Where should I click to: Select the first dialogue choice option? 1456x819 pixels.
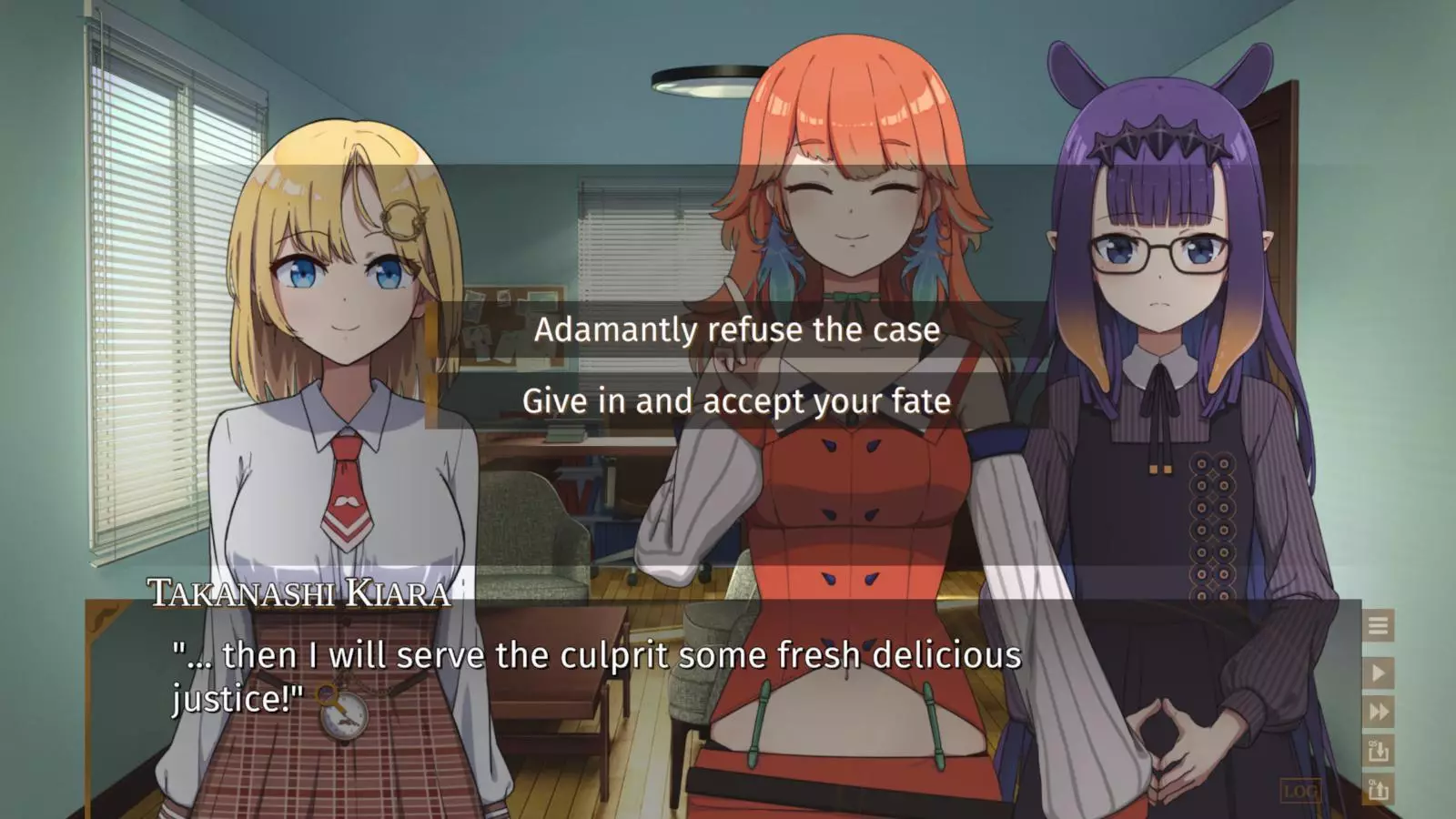pos(735,330)
